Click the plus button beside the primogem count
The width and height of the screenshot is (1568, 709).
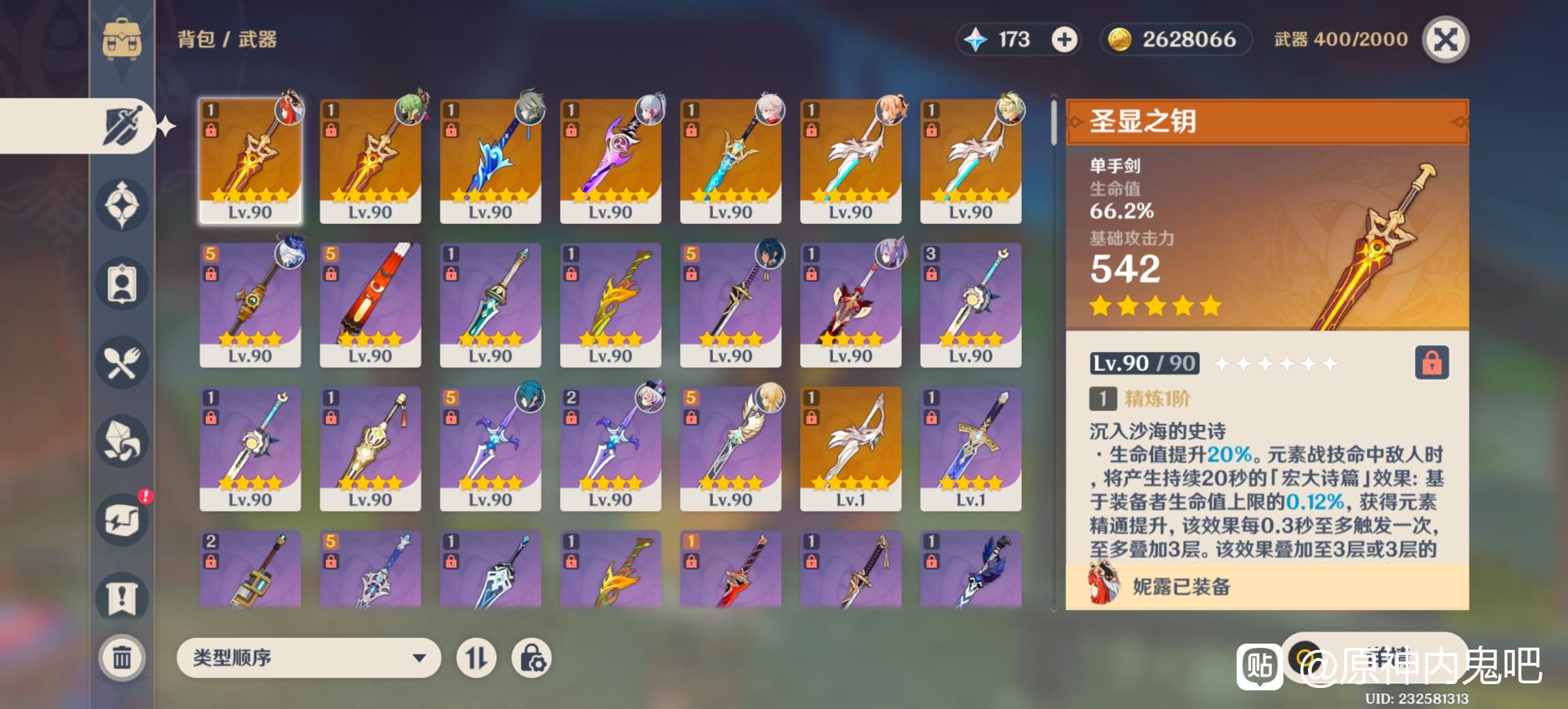click(1064, 39)
